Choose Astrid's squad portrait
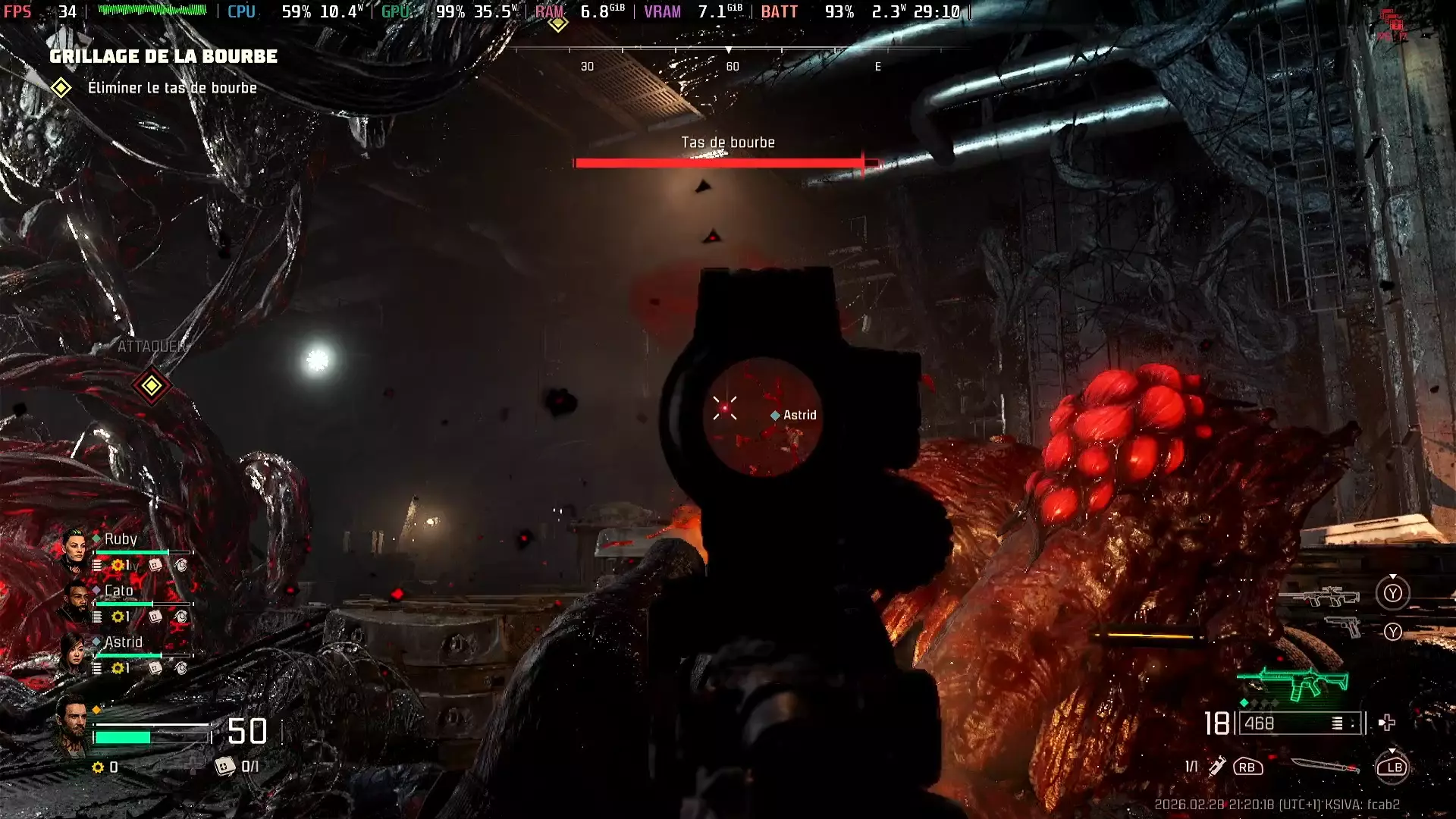 74,652
